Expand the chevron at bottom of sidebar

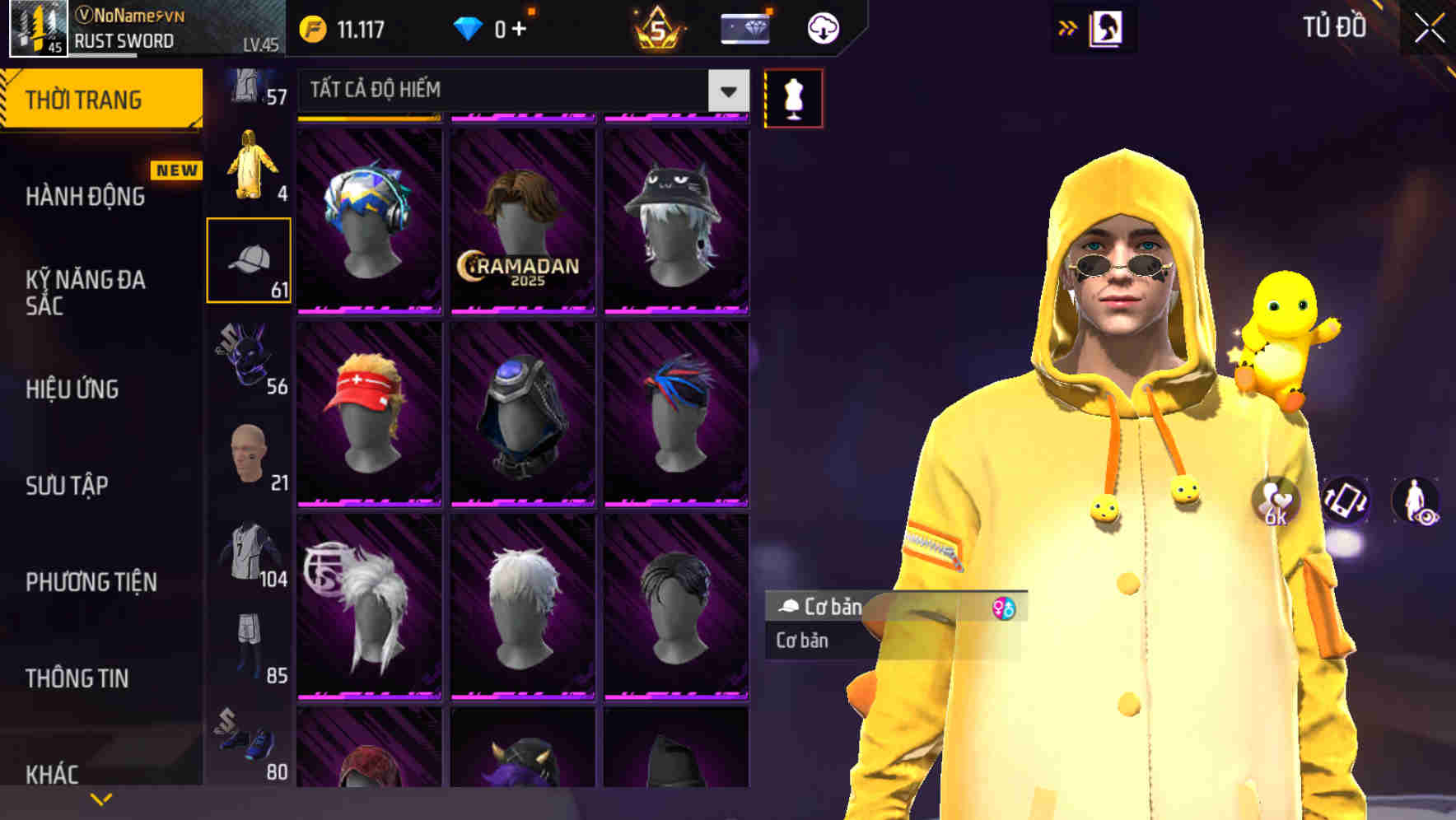click(101, 797)
